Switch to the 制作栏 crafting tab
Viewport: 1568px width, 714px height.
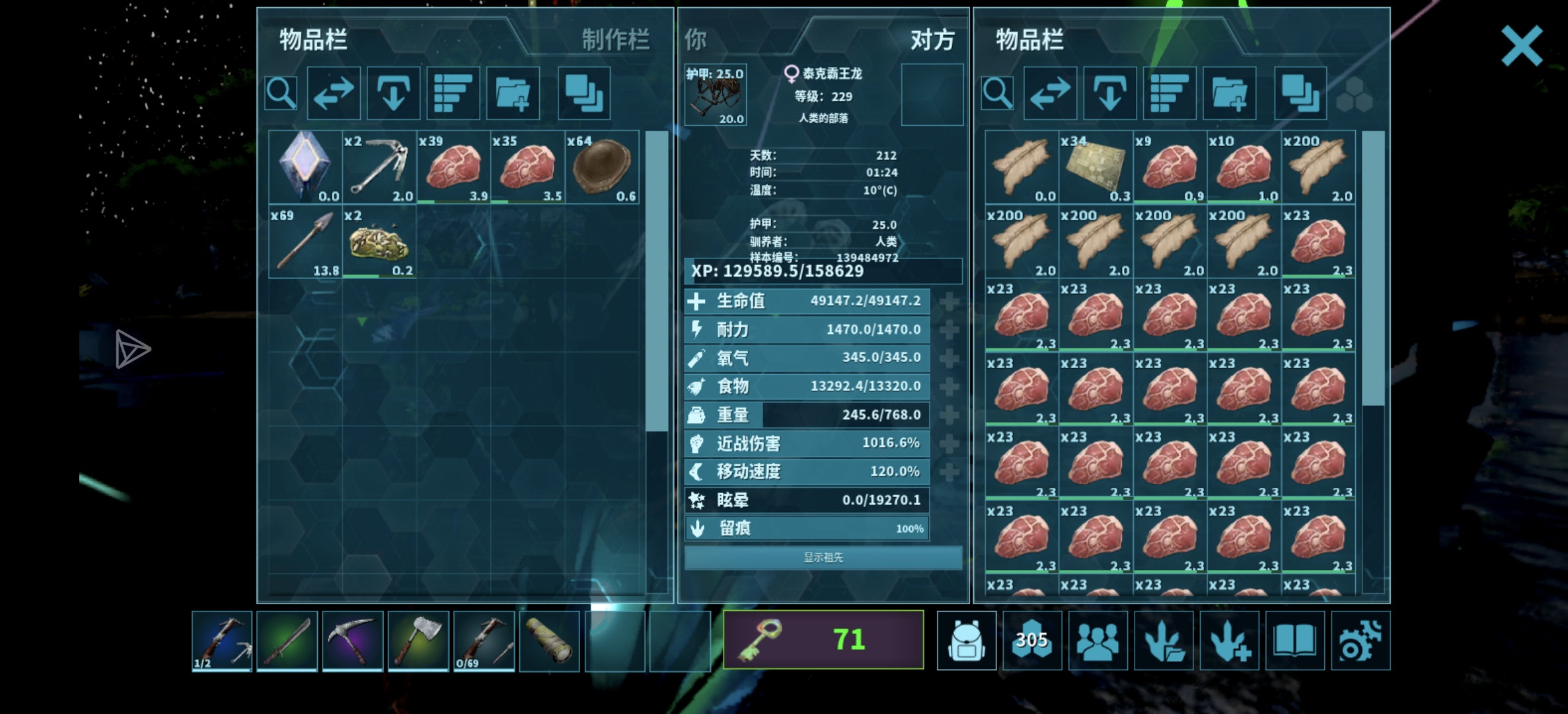pyautogui.click(x=615, y=40)
